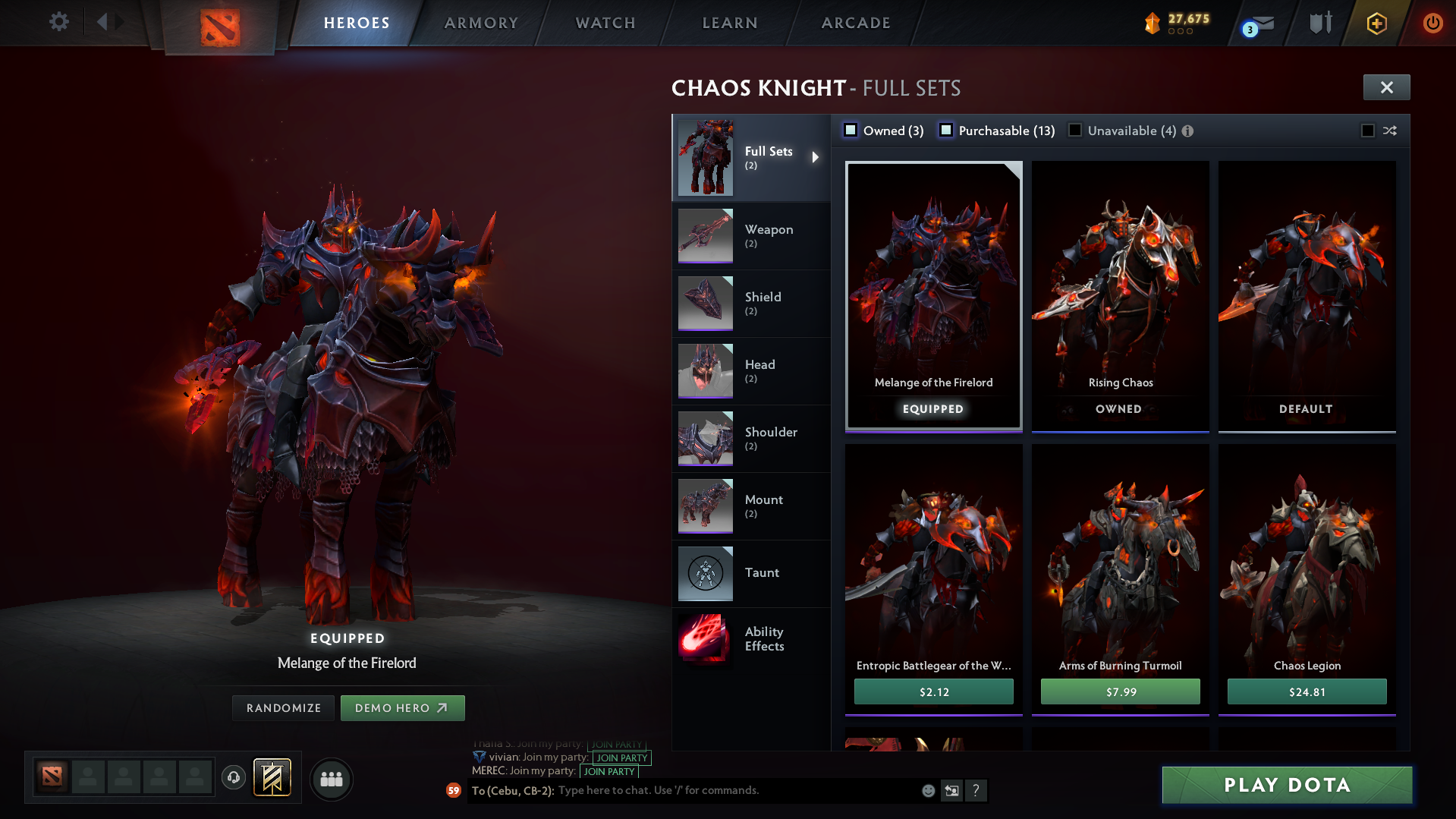Join vivian's party via JOIN PARTY

(621, 758)
